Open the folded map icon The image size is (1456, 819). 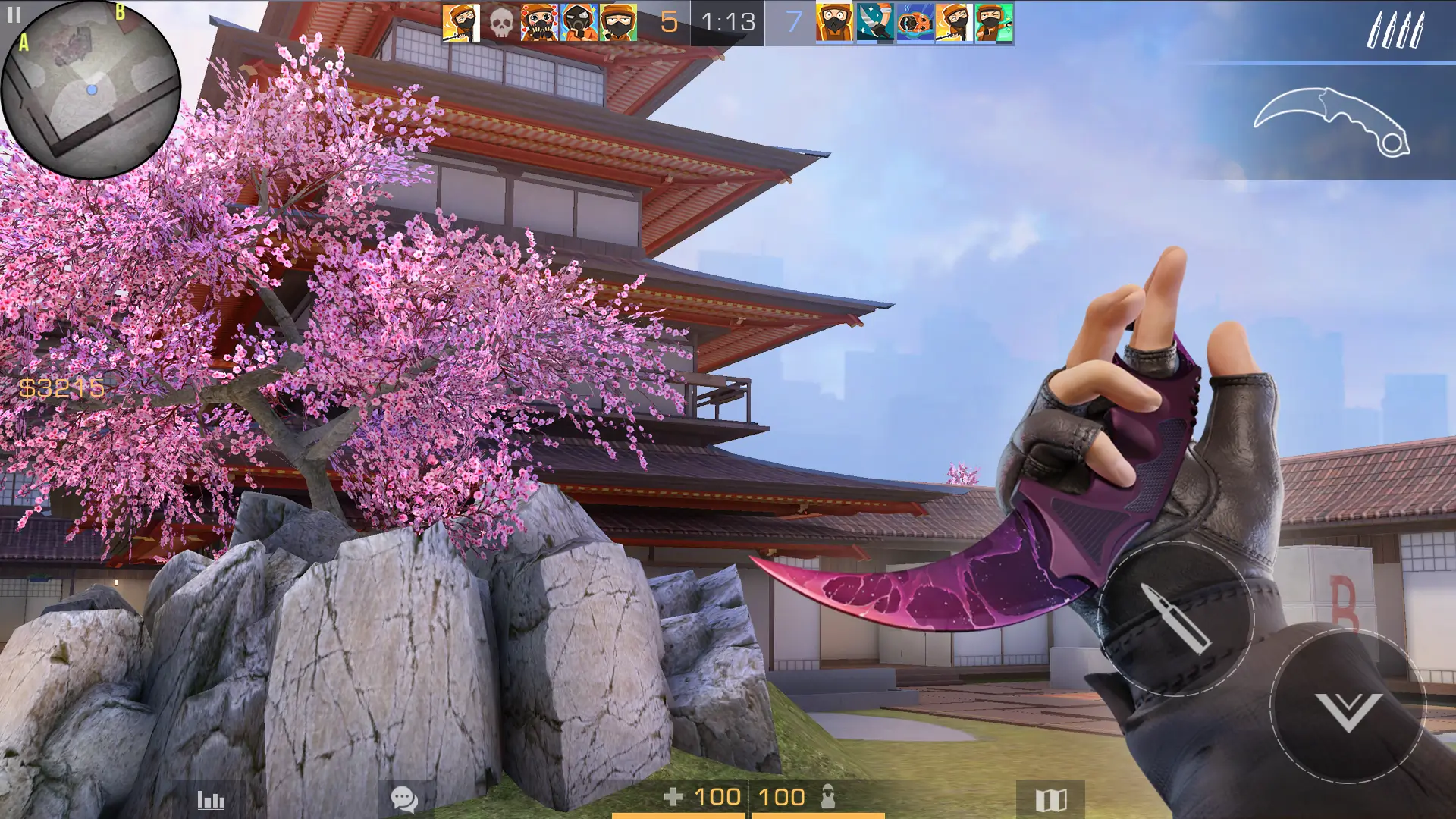1051,799
